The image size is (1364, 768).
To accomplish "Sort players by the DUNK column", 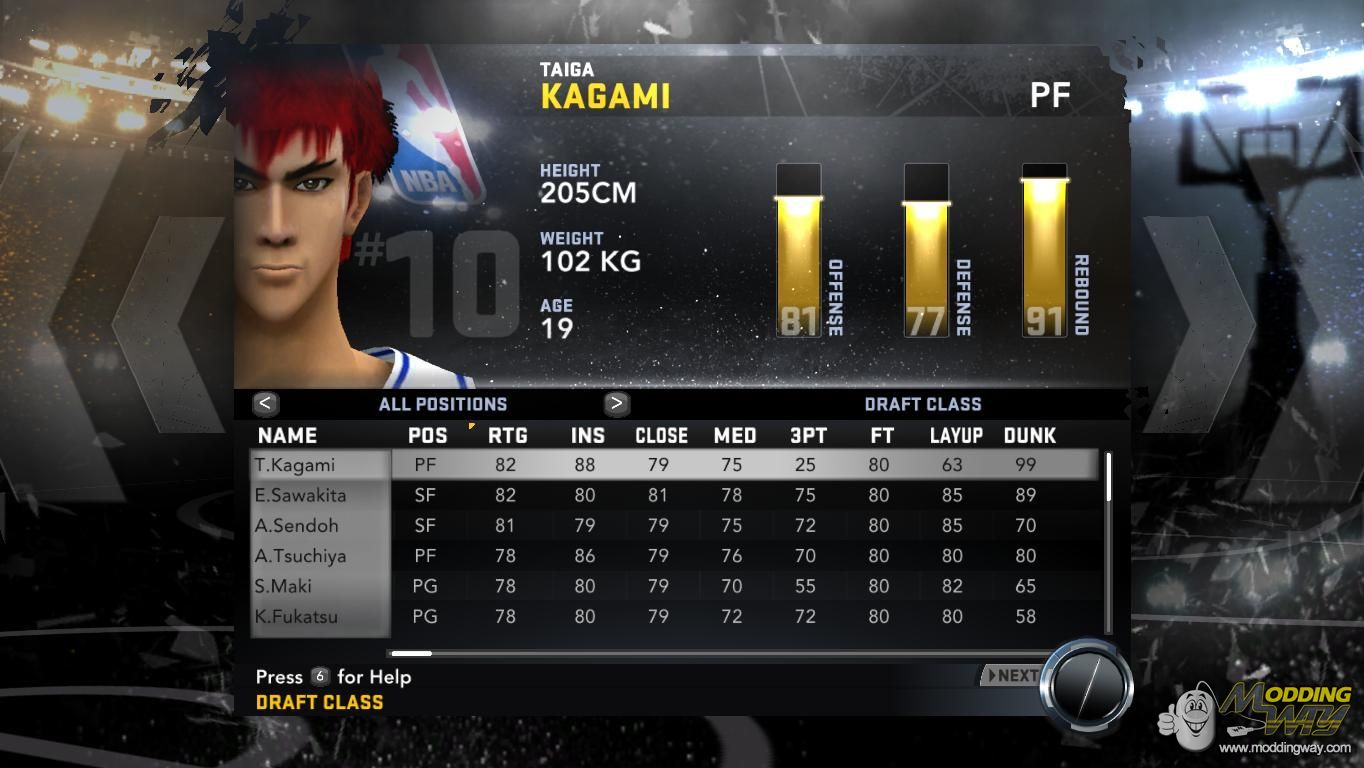I will click(x=1029, y=435).
